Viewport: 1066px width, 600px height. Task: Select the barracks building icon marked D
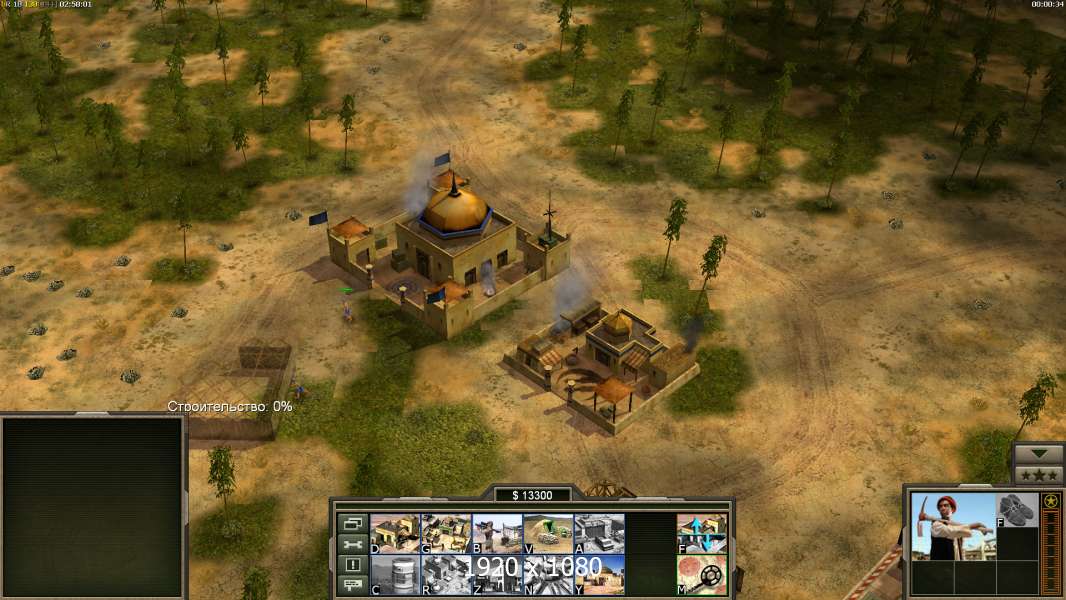tap(395, 533)
